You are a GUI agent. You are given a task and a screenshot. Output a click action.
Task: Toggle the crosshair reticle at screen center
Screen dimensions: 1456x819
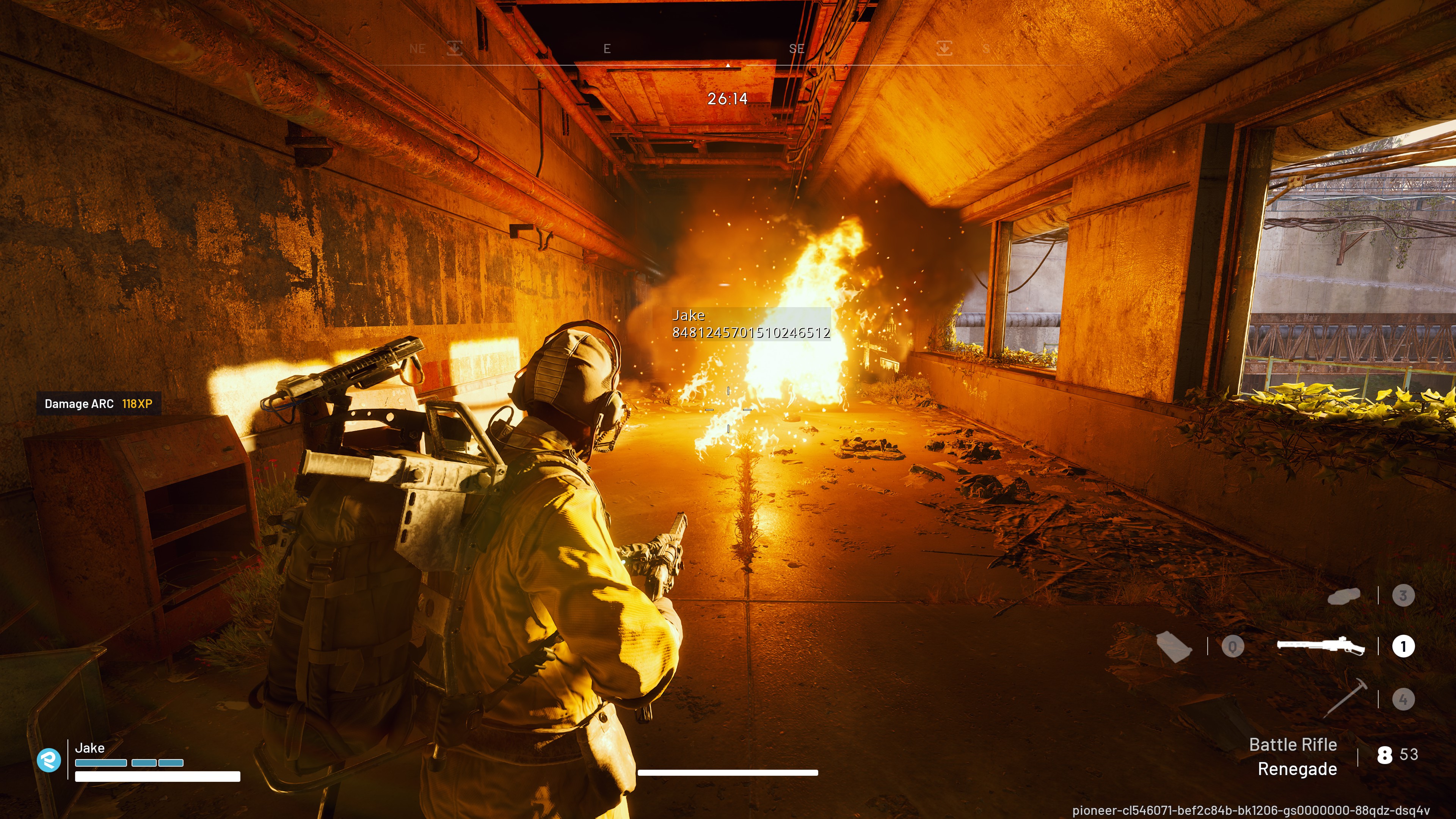[x=728, y=410]
